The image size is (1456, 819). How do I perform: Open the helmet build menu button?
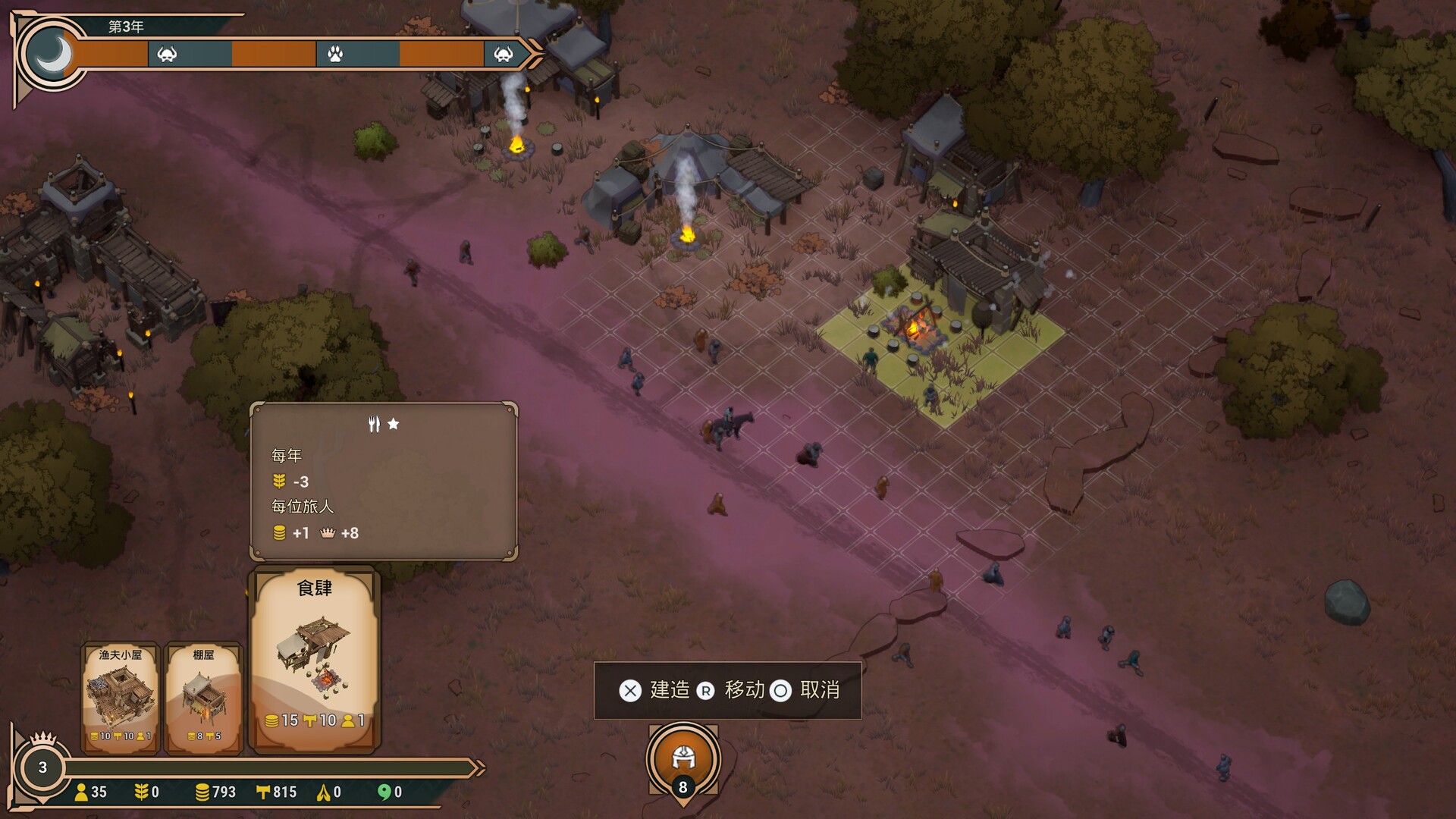coord(683,758)
